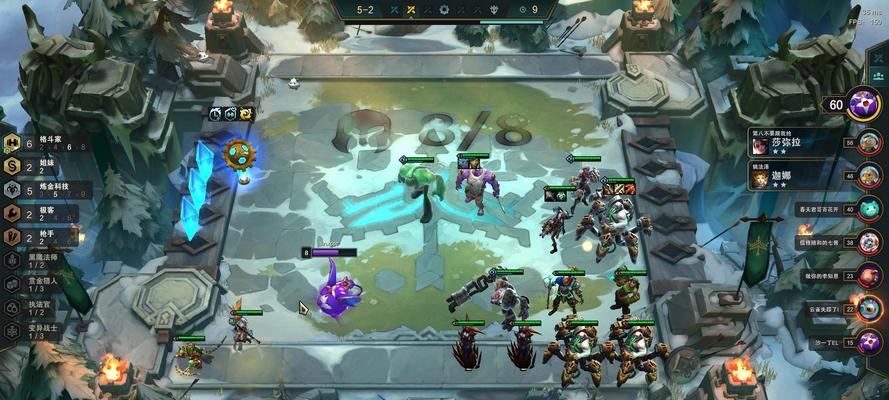Click the clock augment icon above the board
Viewport: 889px width, 400px height.
click(215, 114)
